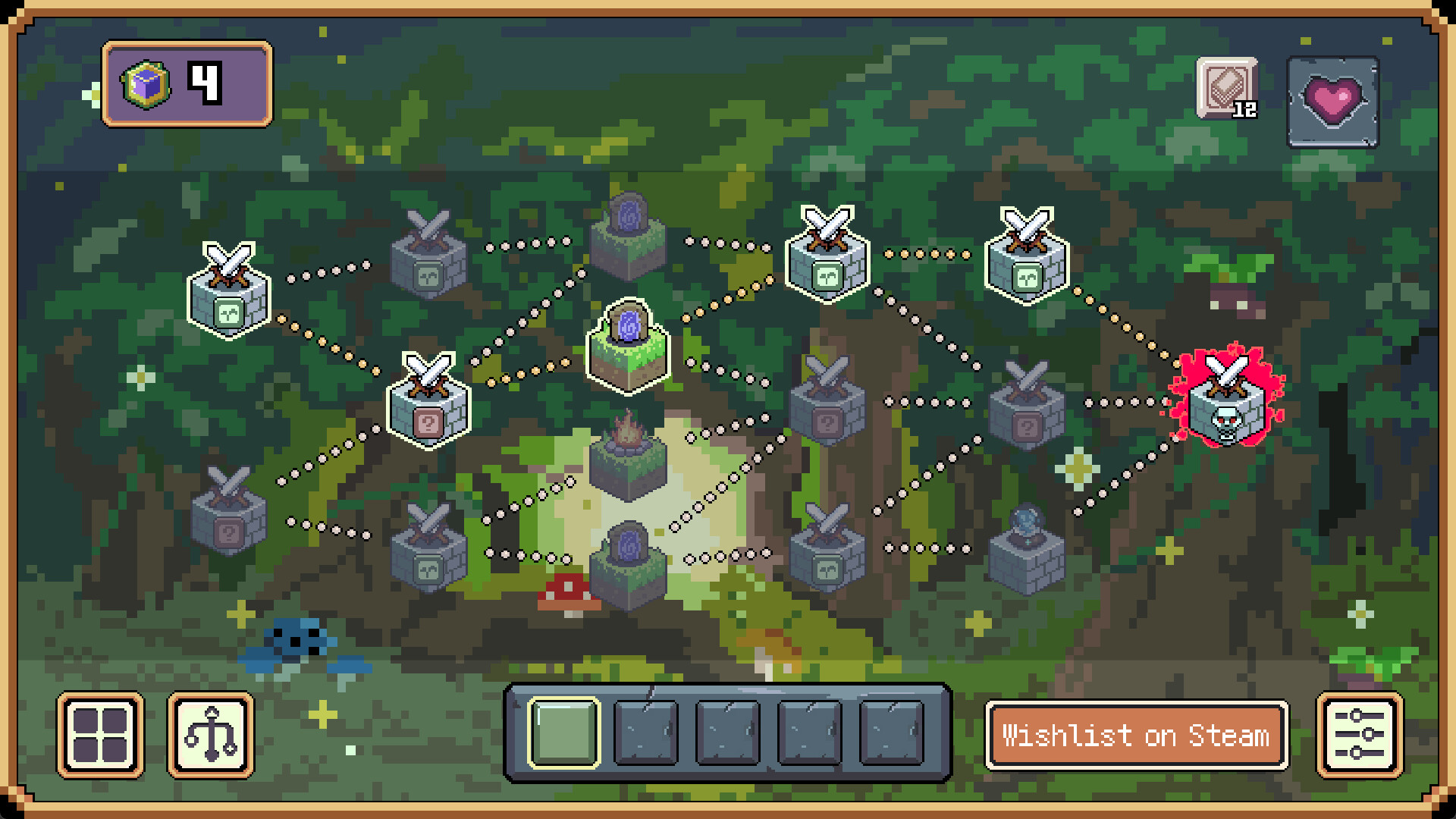
Task: Click the purple gem currency icon
Action: 144,86
